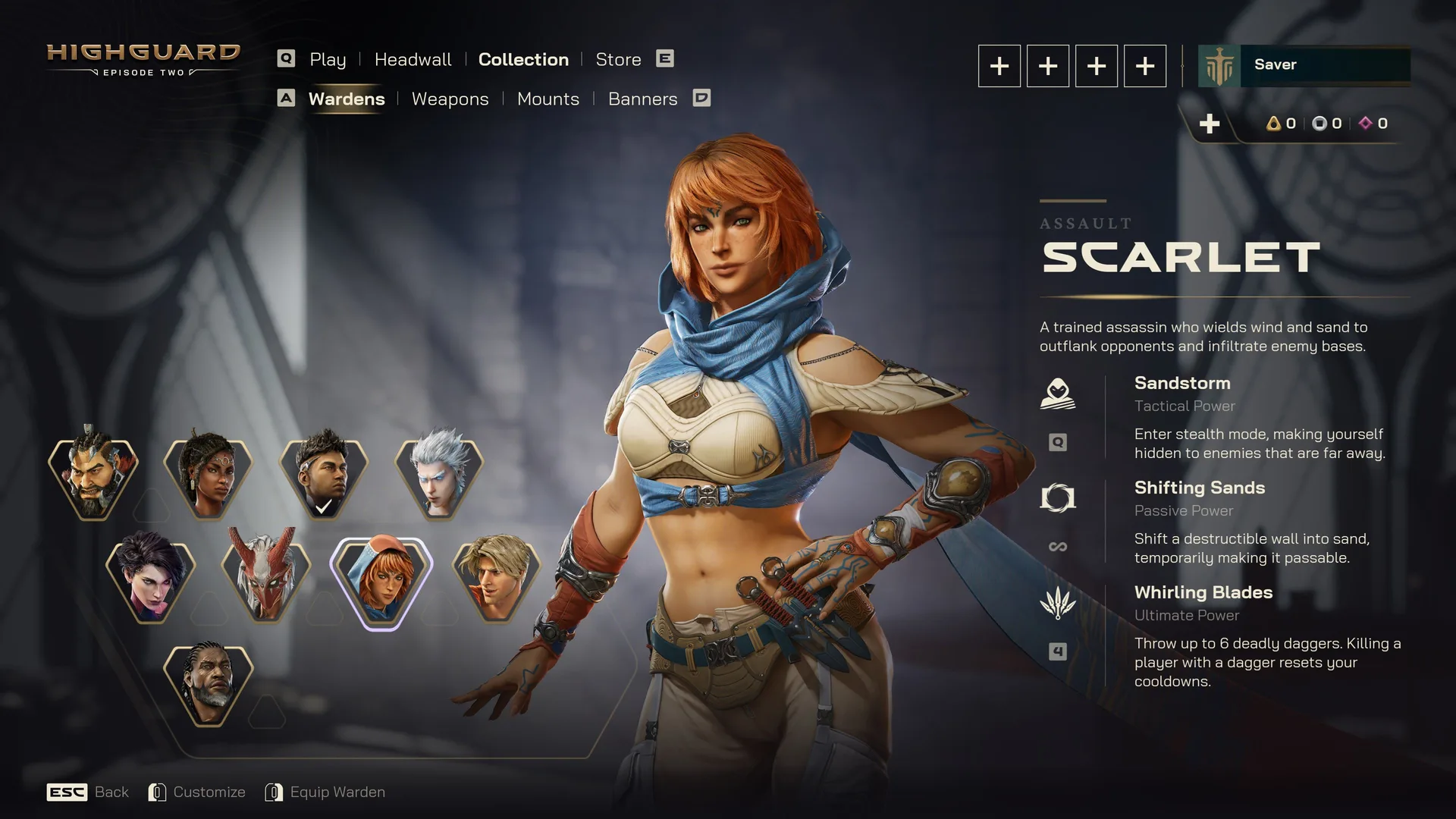Open the Saver player profile
Viewport: 1456px width, 819px height.
coord(1304,65)
